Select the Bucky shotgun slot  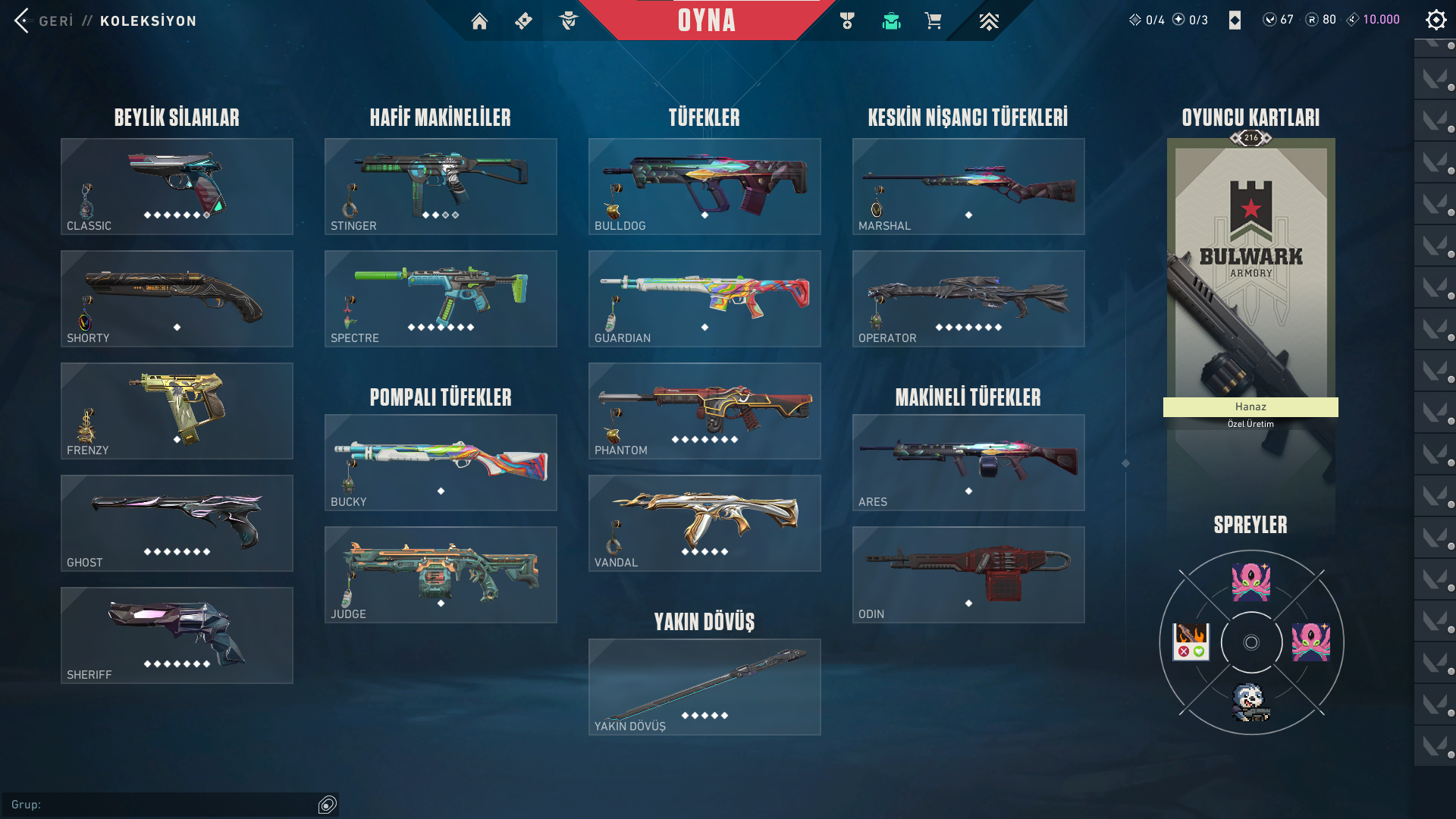(x=441, y=463)
